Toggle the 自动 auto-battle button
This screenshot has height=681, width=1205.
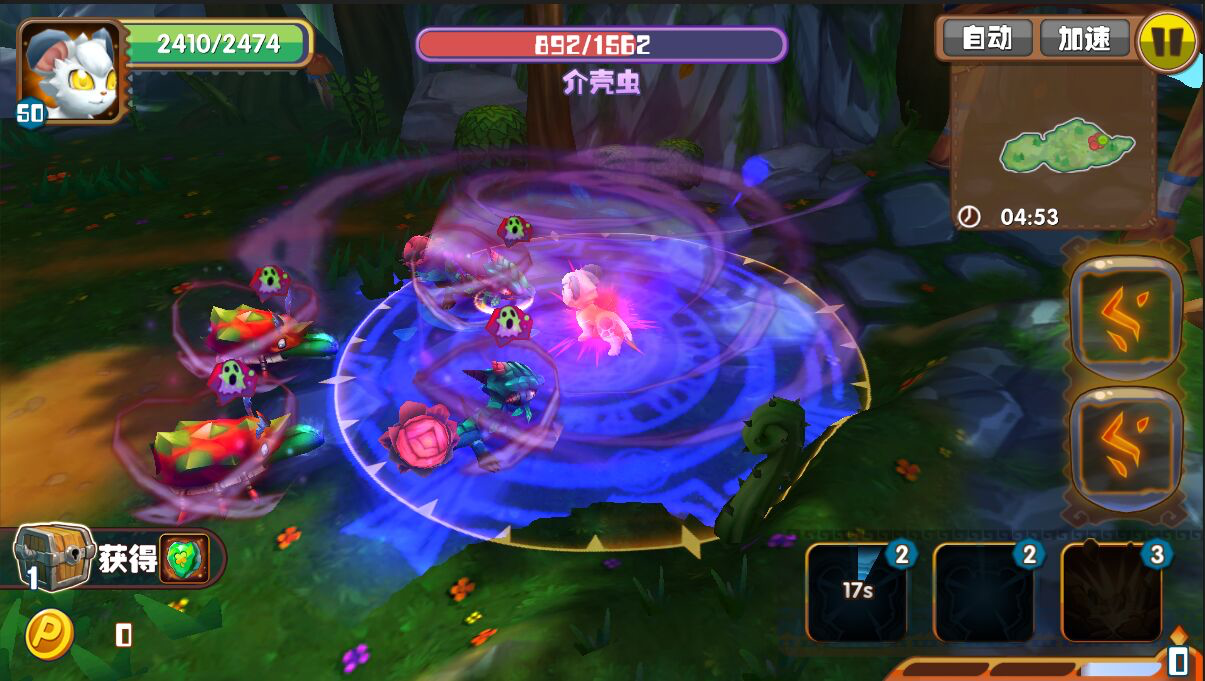tap(987, 39)
